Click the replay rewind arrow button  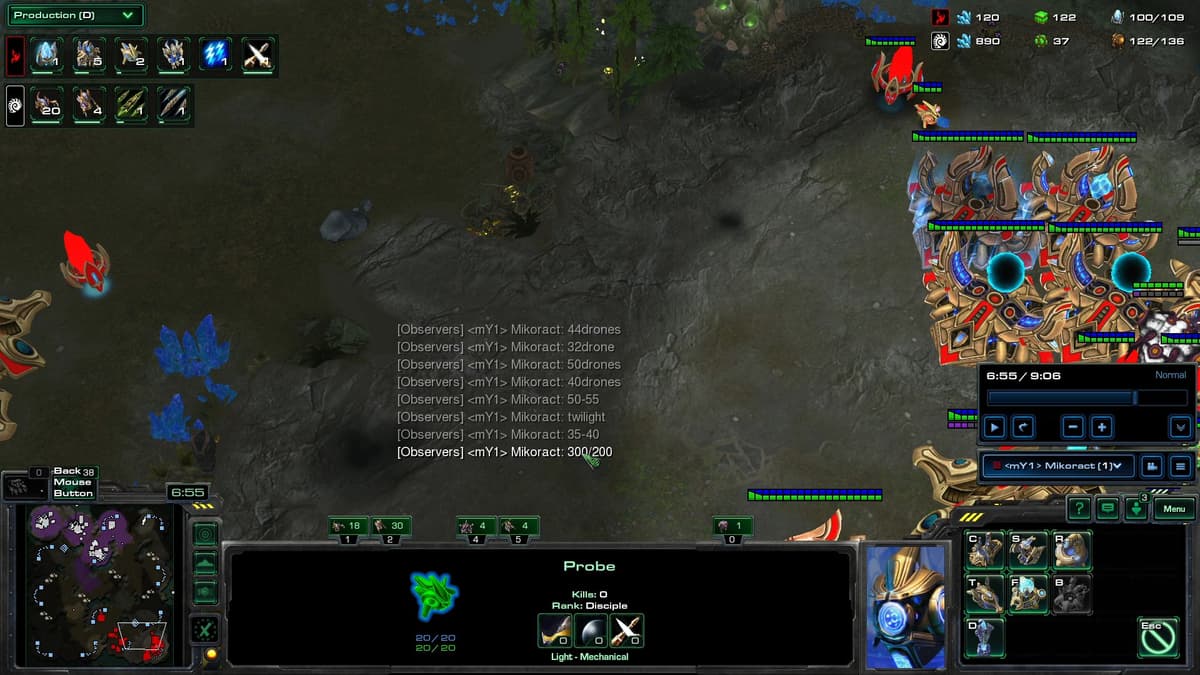1023,427
